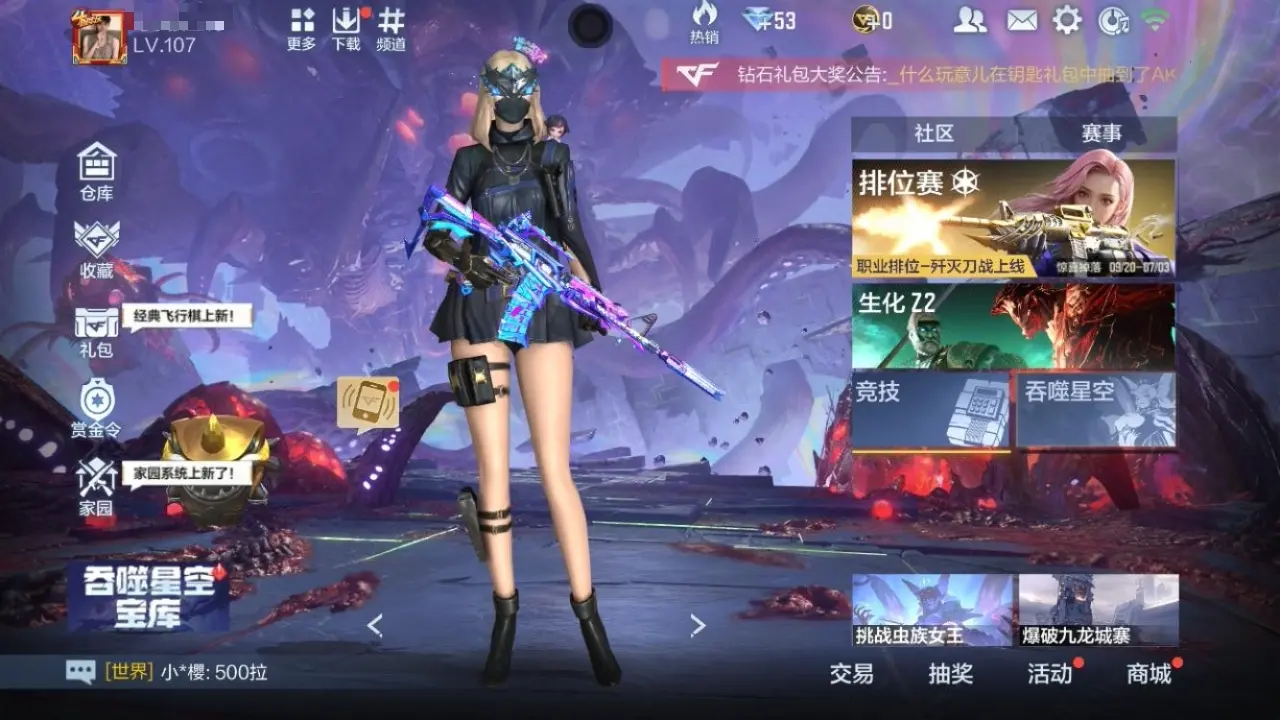Open the 抽奖 lottery draw
This screenshot has height=720, width=1280.
pyautogui.click(x=950, y=674)
